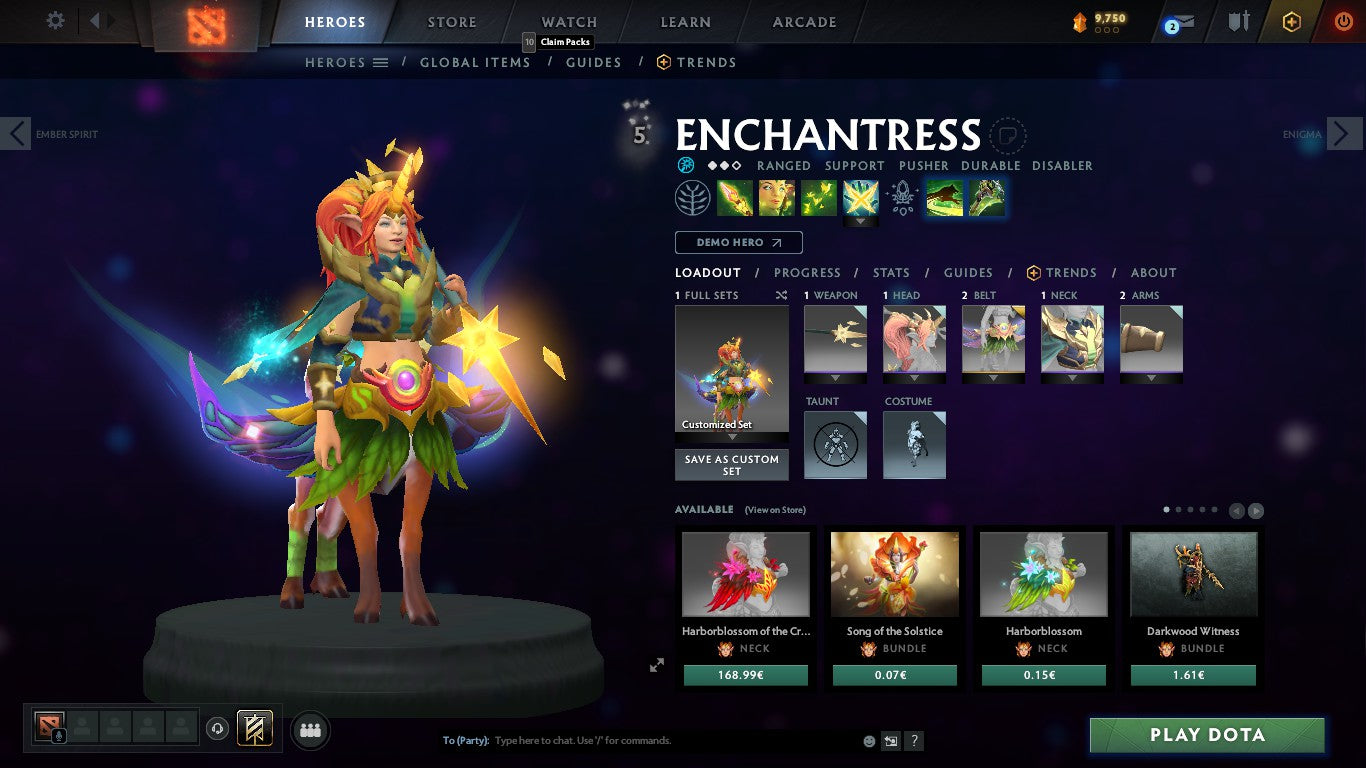
Task: Expand the ultimate ability's chevron below its icon
Action: [x=861, y=222]
